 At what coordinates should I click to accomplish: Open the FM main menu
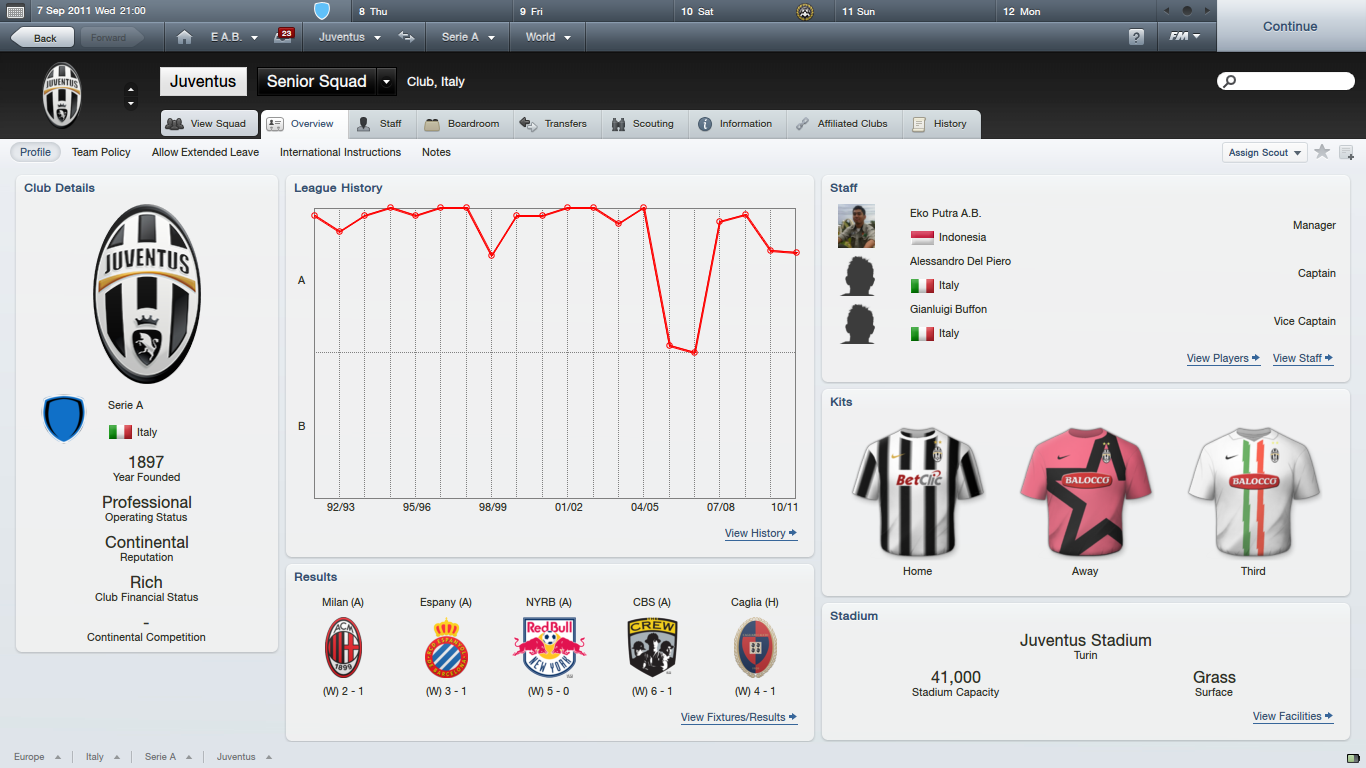(1185, 37)
